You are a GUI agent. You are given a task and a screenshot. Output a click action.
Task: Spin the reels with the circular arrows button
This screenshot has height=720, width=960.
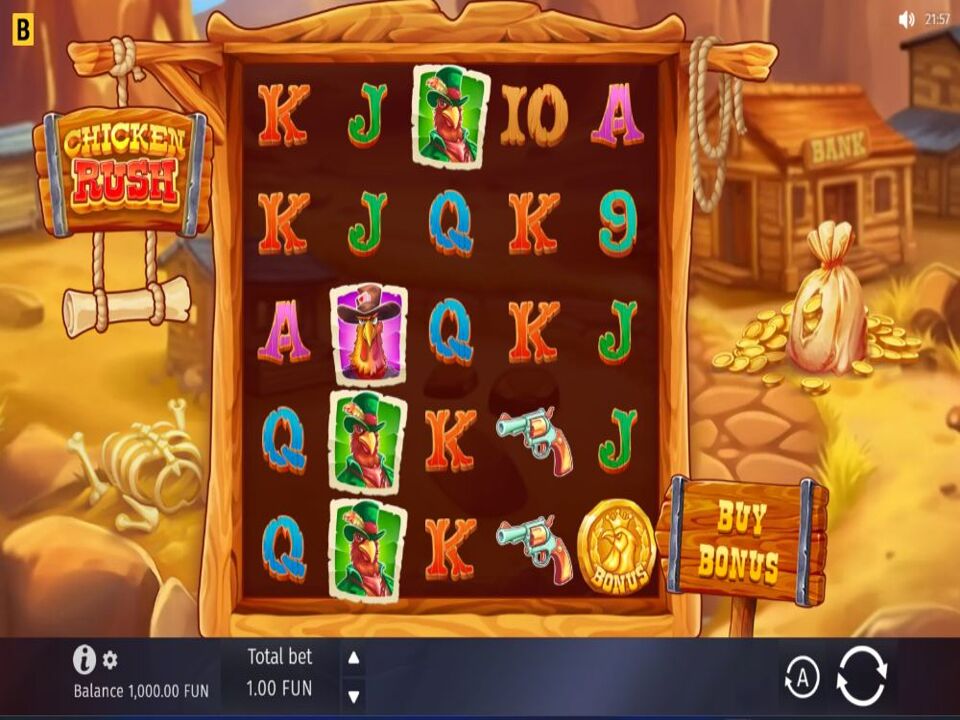[x=861, y=676]
